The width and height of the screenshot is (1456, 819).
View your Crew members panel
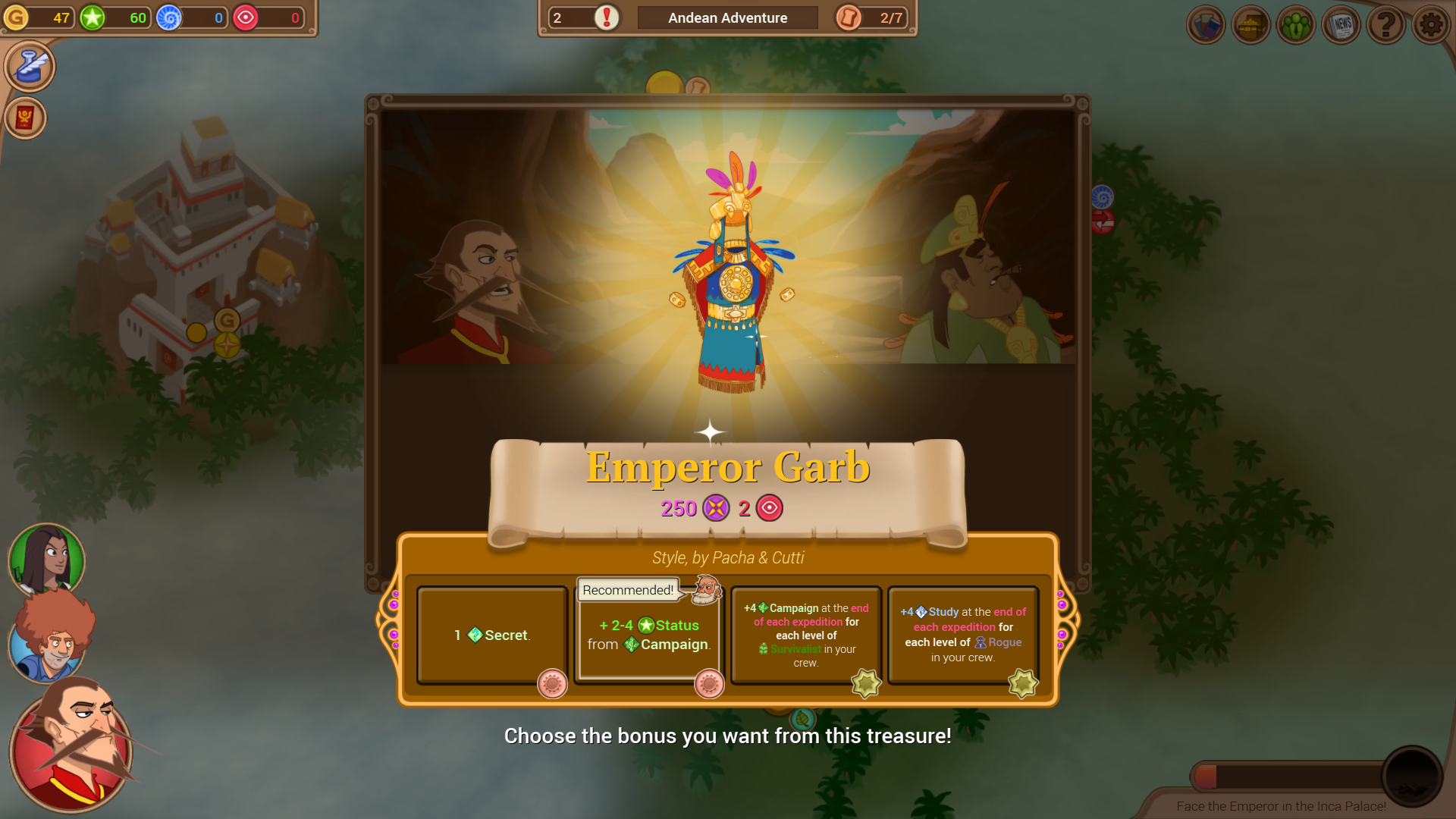(x=1296, y=24)
